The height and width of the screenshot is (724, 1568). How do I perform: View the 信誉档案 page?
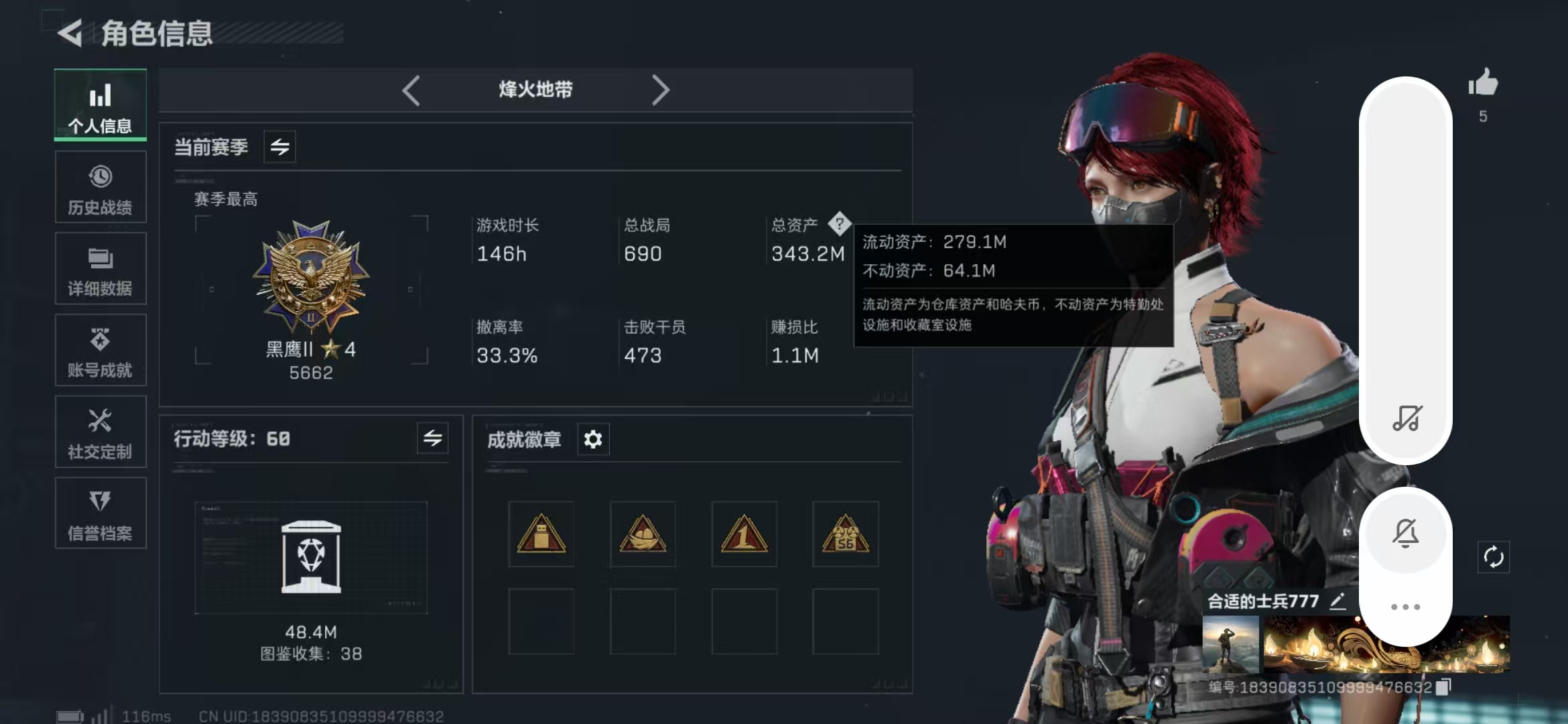(x=100, y=513)
